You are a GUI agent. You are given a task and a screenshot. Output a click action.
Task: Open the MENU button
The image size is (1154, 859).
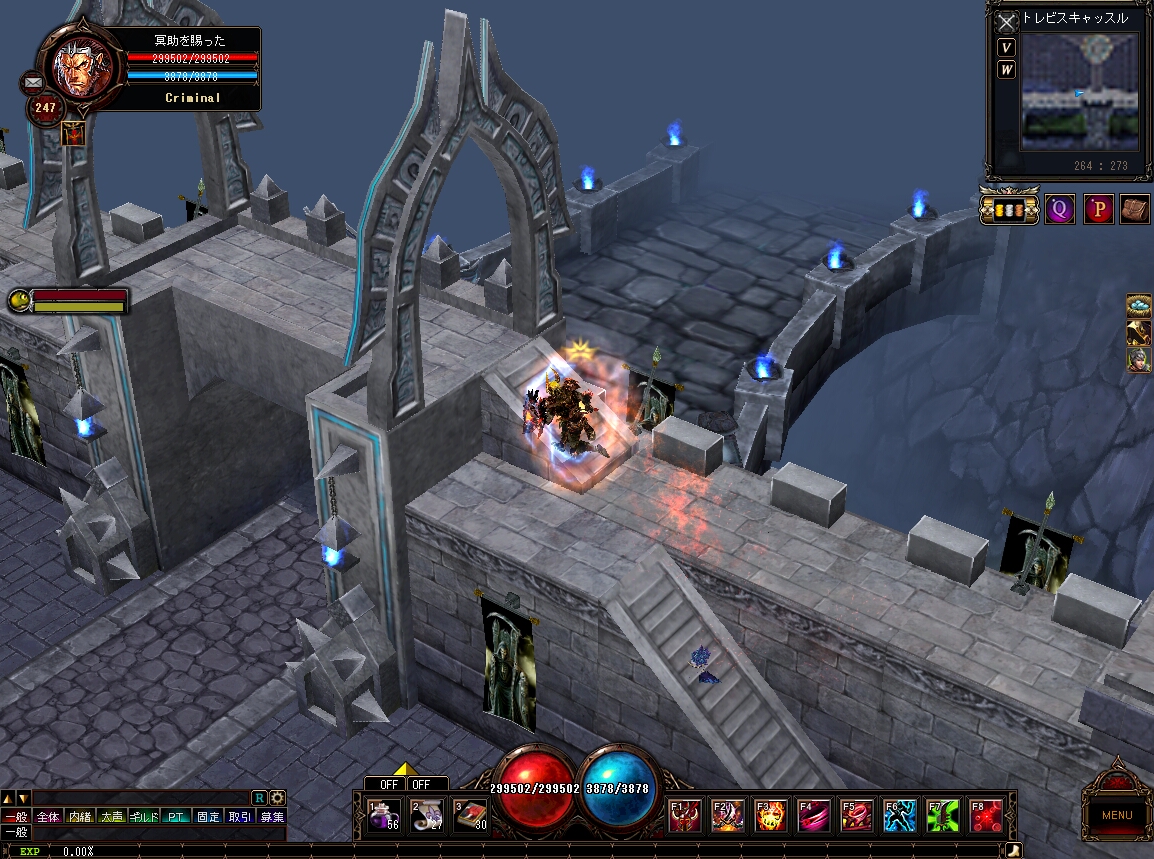point(1117,815)
